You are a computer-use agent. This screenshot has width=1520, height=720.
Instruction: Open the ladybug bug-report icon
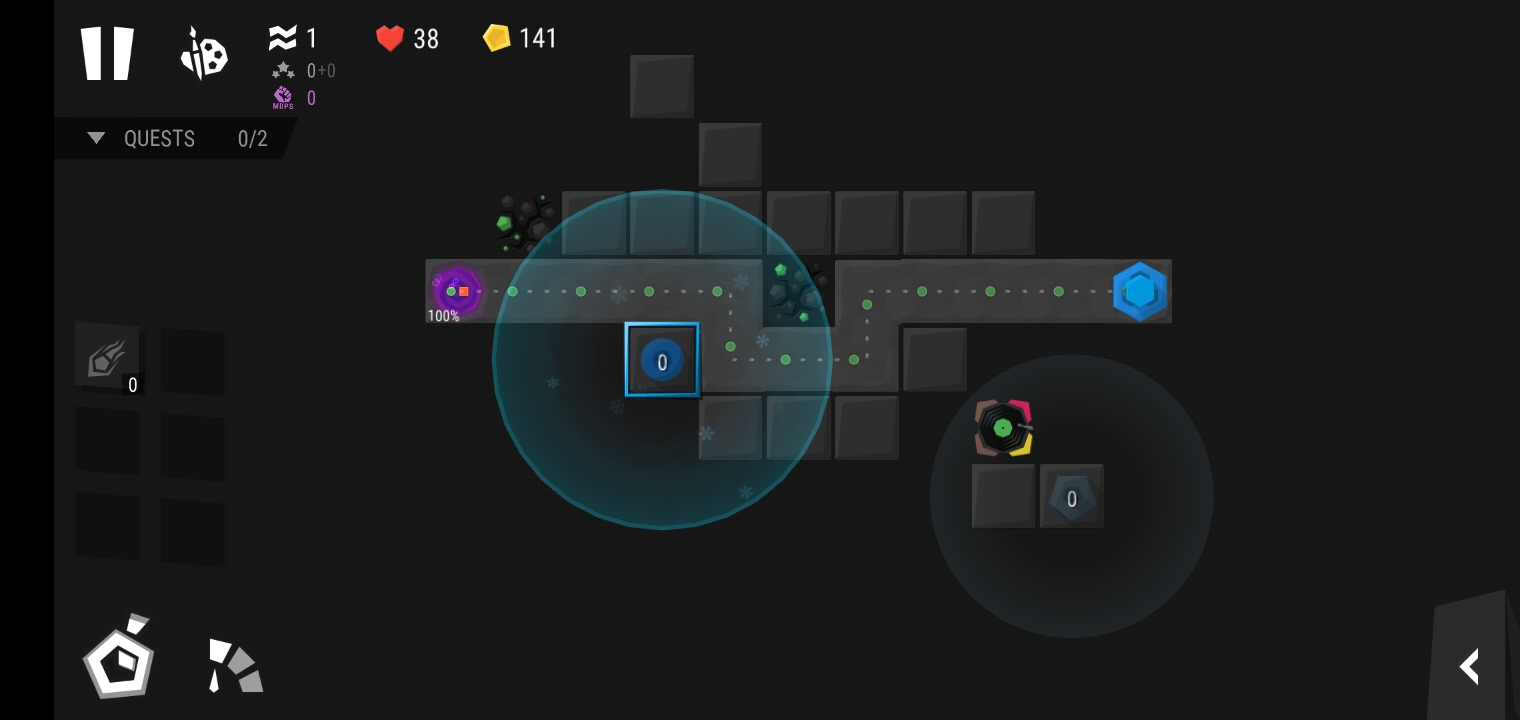pyautogui.click(x=204, y=53)
